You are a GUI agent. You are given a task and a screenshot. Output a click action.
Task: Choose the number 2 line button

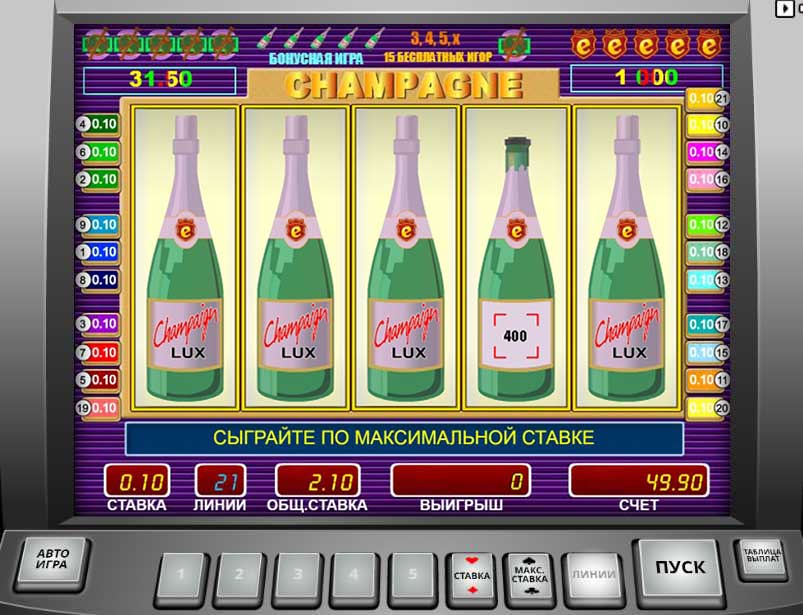(x=240, y=576)
